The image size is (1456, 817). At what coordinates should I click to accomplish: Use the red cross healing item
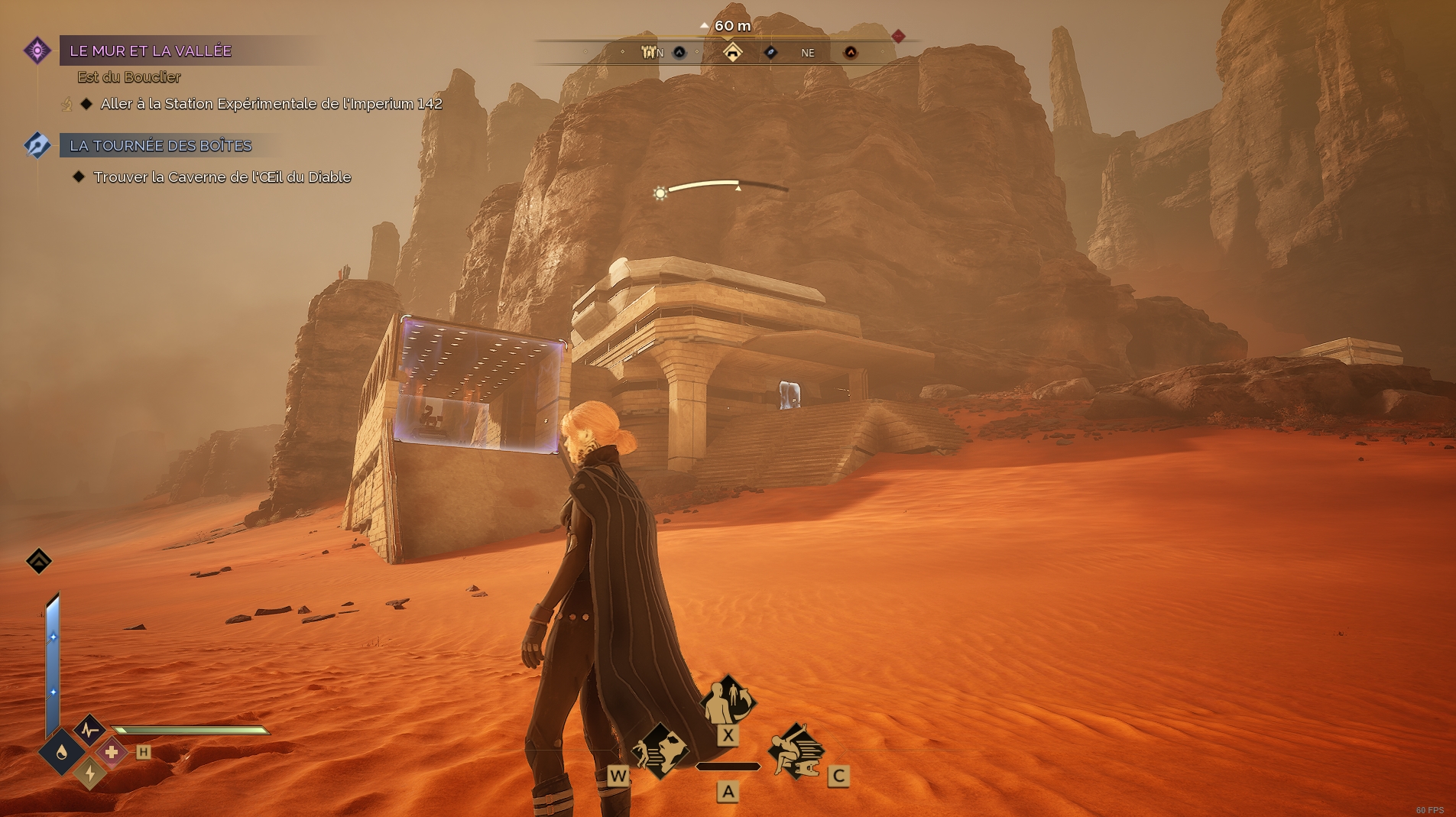pos(112,752)
